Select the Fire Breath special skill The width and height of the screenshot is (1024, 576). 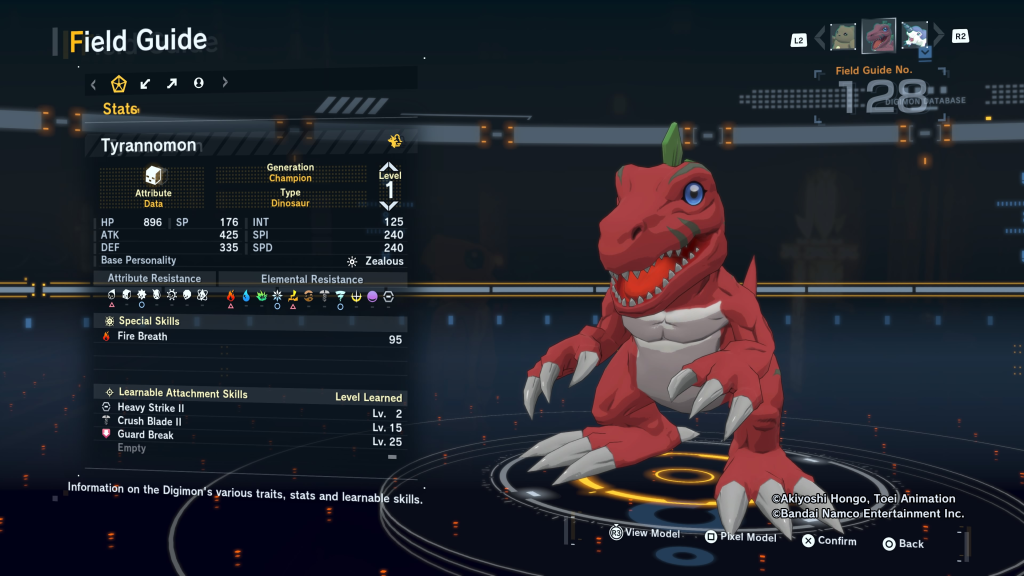coord(142,337)
